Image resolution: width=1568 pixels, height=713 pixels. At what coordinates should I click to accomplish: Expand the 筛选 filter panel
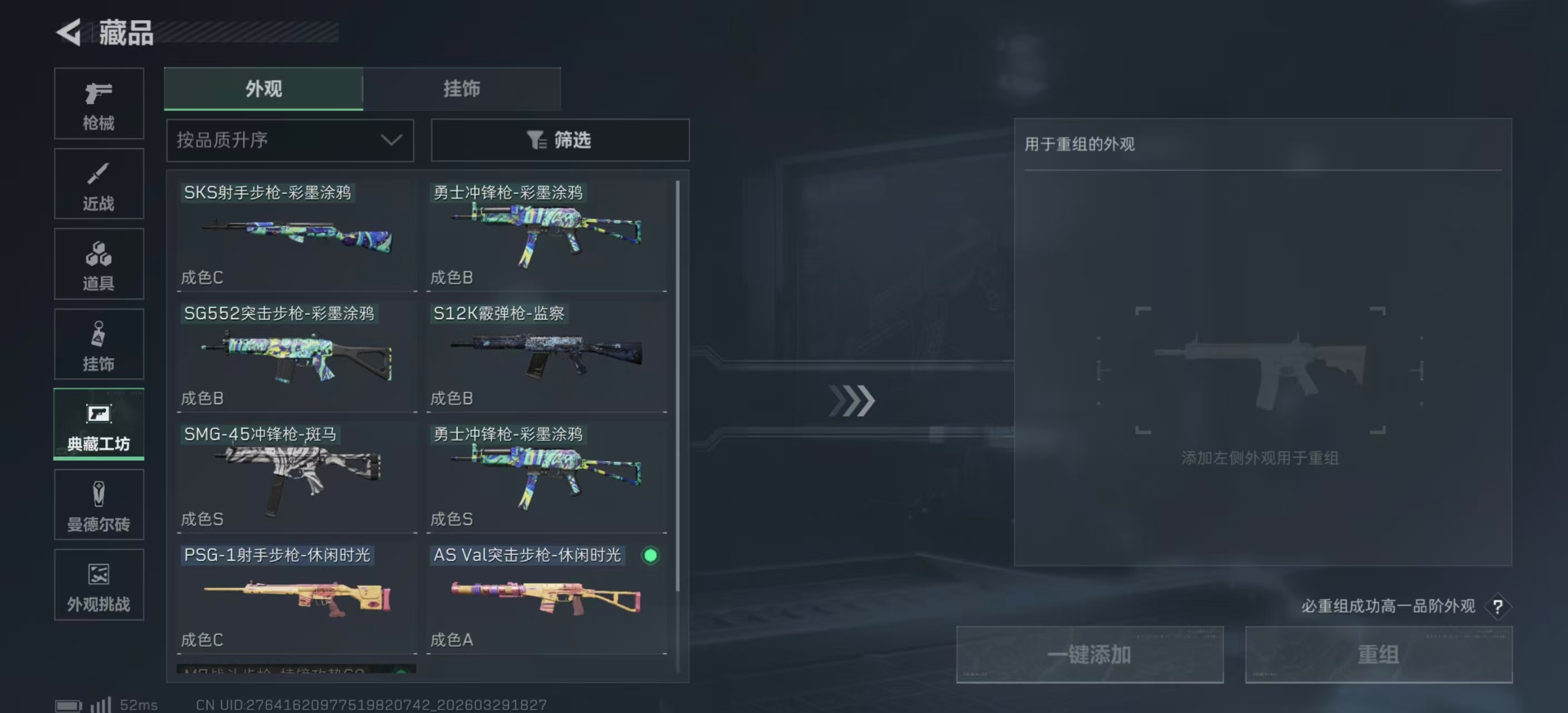click(x=559, y=140)
